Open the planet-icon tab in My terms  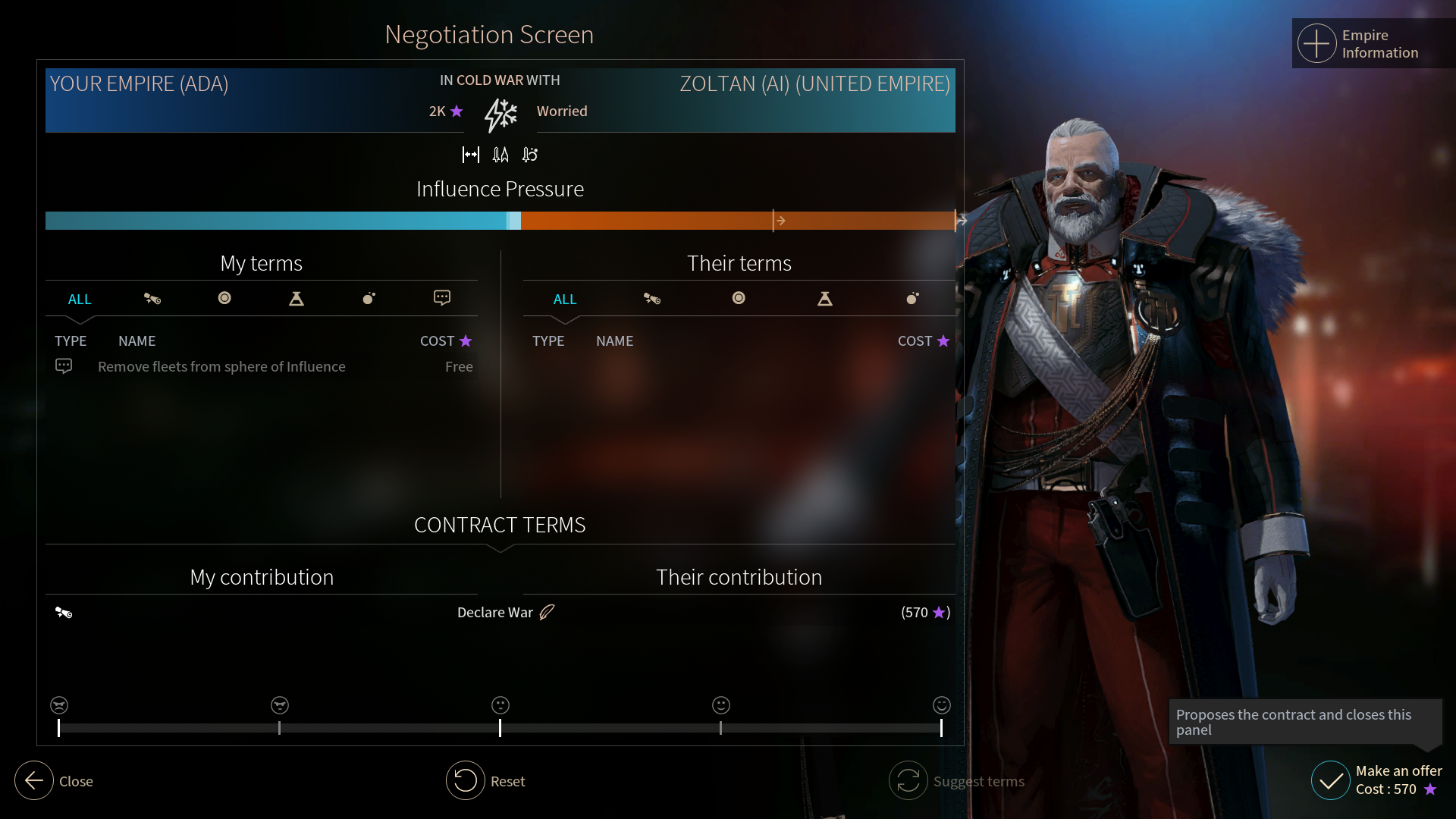pos(369,299)
